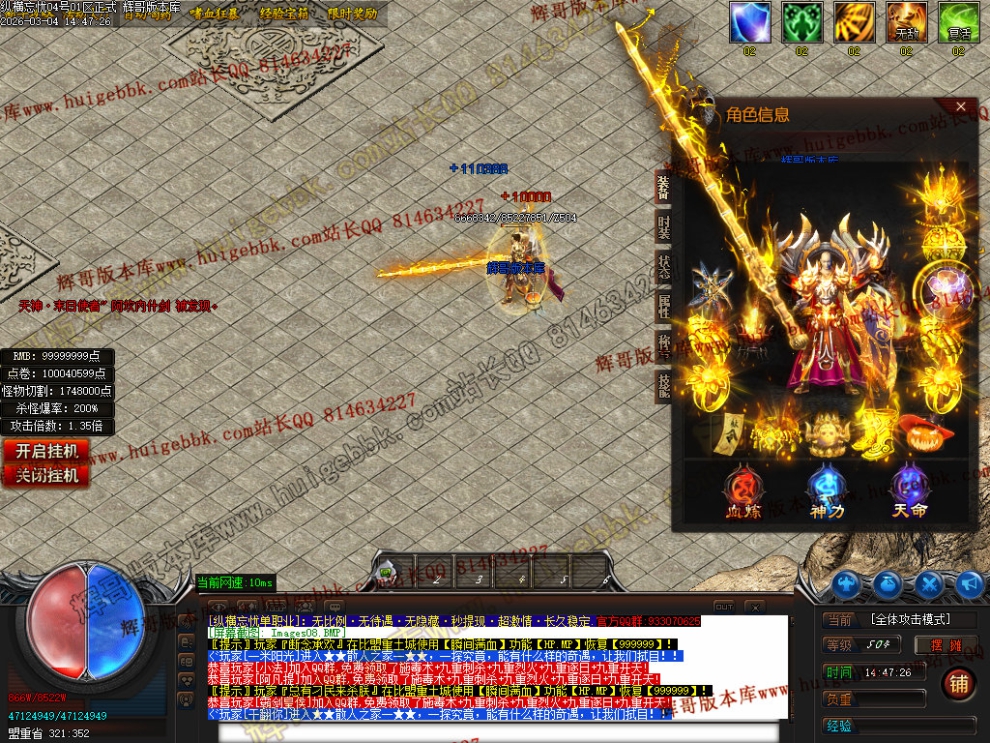The width and height of the screenshot is (990, 743).
Task: Open the 经验宝箱 top menu entry
Action: tap(284, 14)
